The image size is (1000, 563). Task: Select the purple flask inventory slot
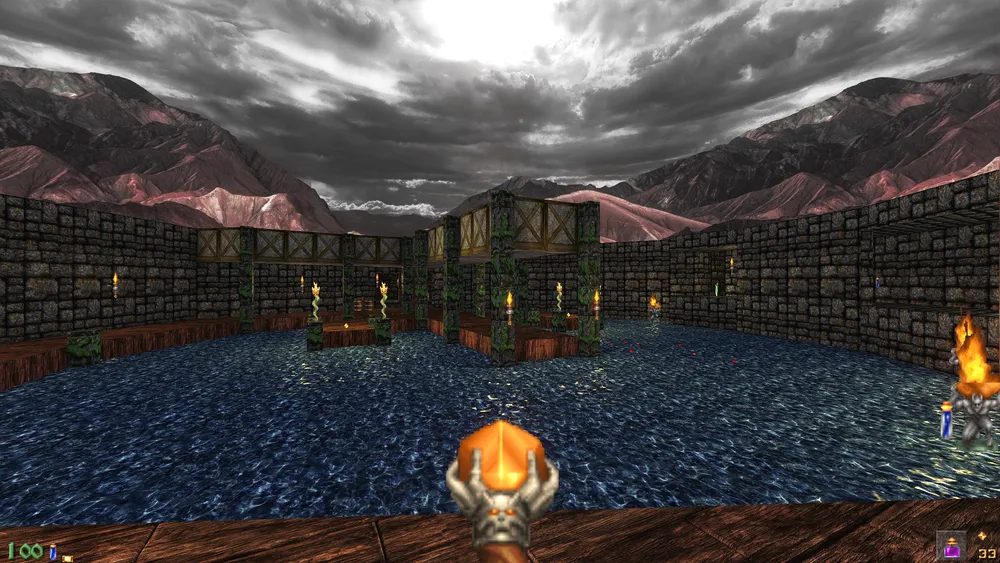[x=950, y=545]
